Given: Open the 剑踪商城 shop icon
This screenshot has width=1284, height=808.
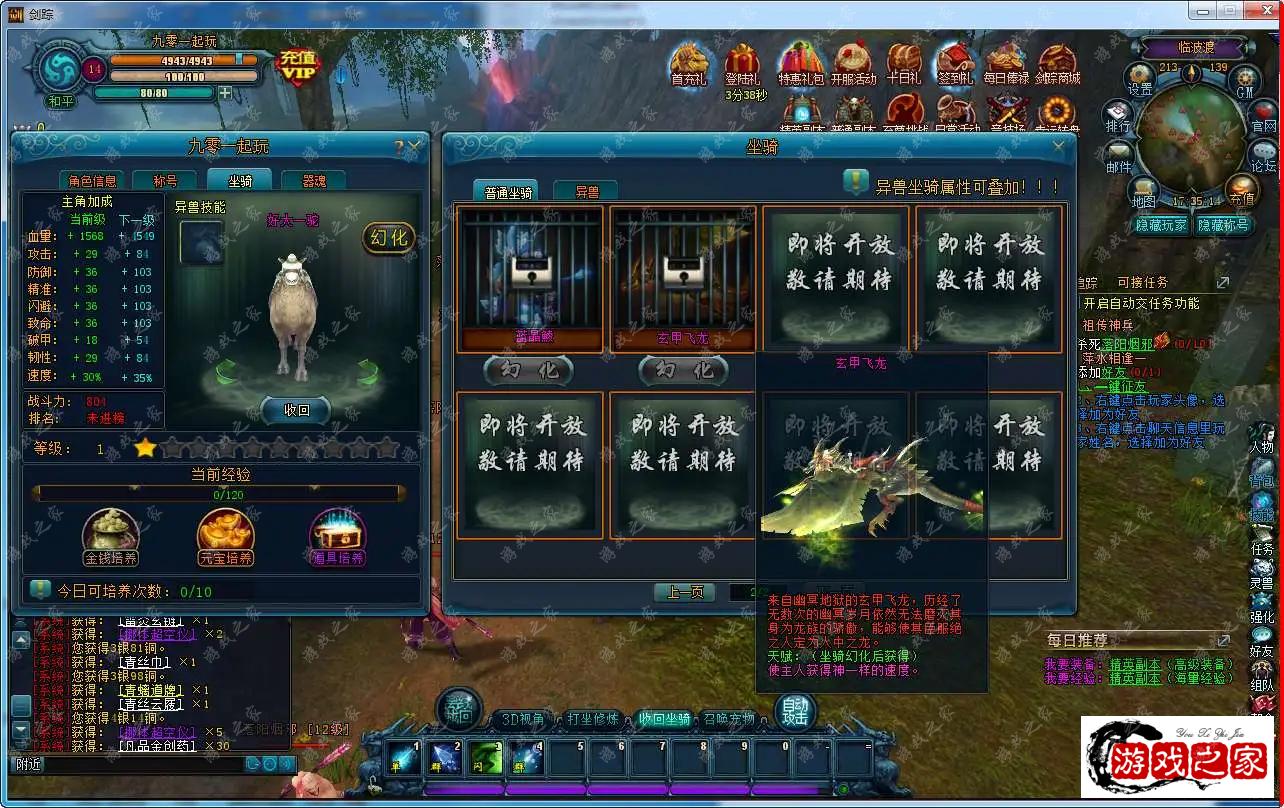Looking at the screenshot, I should (x=1057, y=65).
